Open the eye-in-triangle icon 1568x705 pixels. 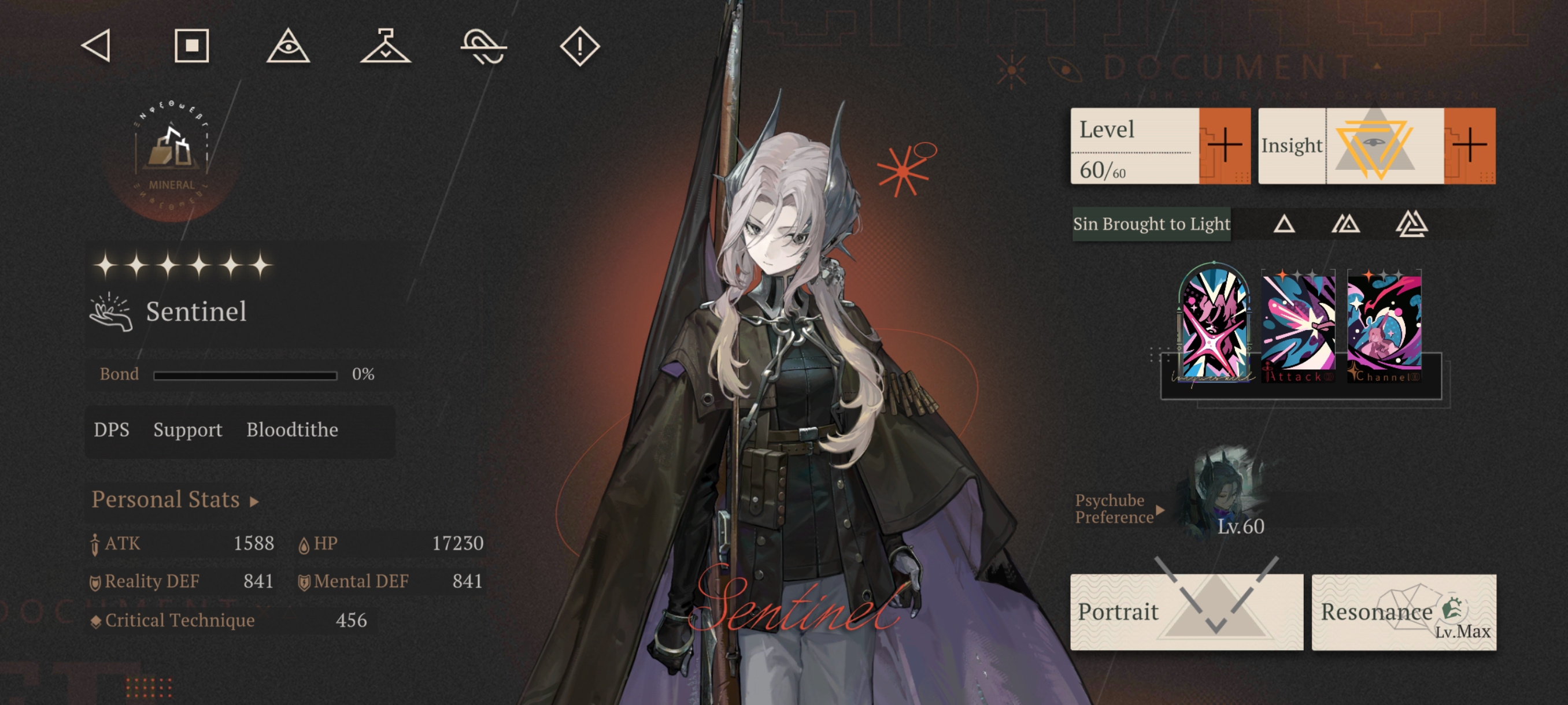coord(289,46)
